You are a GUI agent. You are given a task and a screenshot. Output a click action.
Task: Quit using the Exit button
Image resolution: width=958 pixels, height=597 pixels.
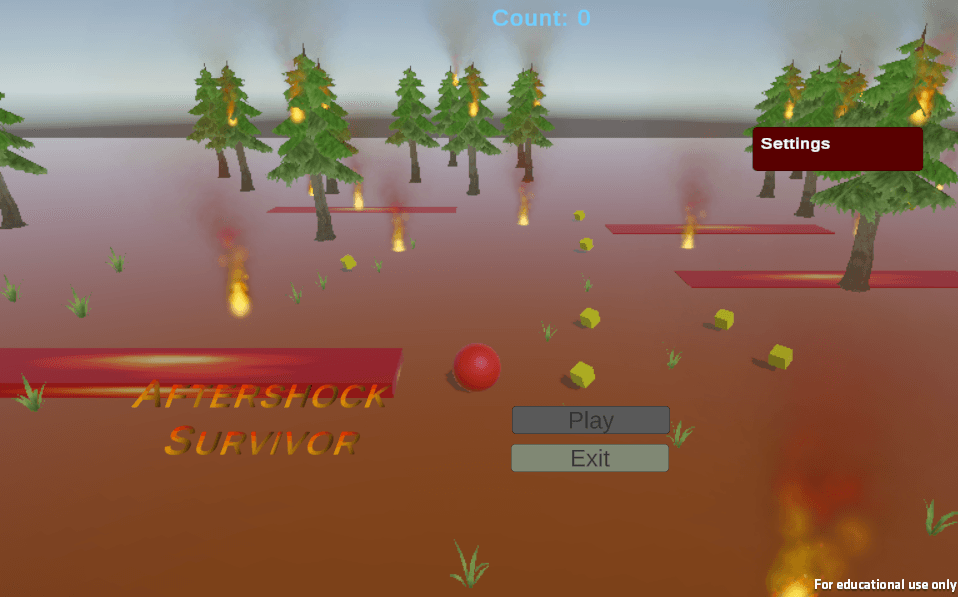pyautogui.click(x=590, y=458)
